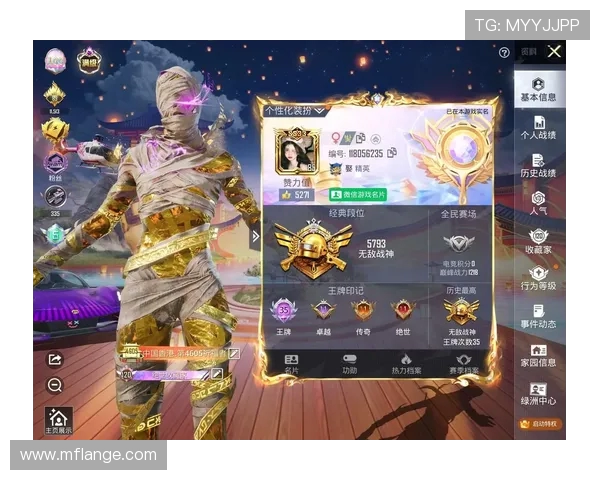Open the 热力档案 bottom tab
Viewport: 600px width, 480px height.
click(406, 363)
